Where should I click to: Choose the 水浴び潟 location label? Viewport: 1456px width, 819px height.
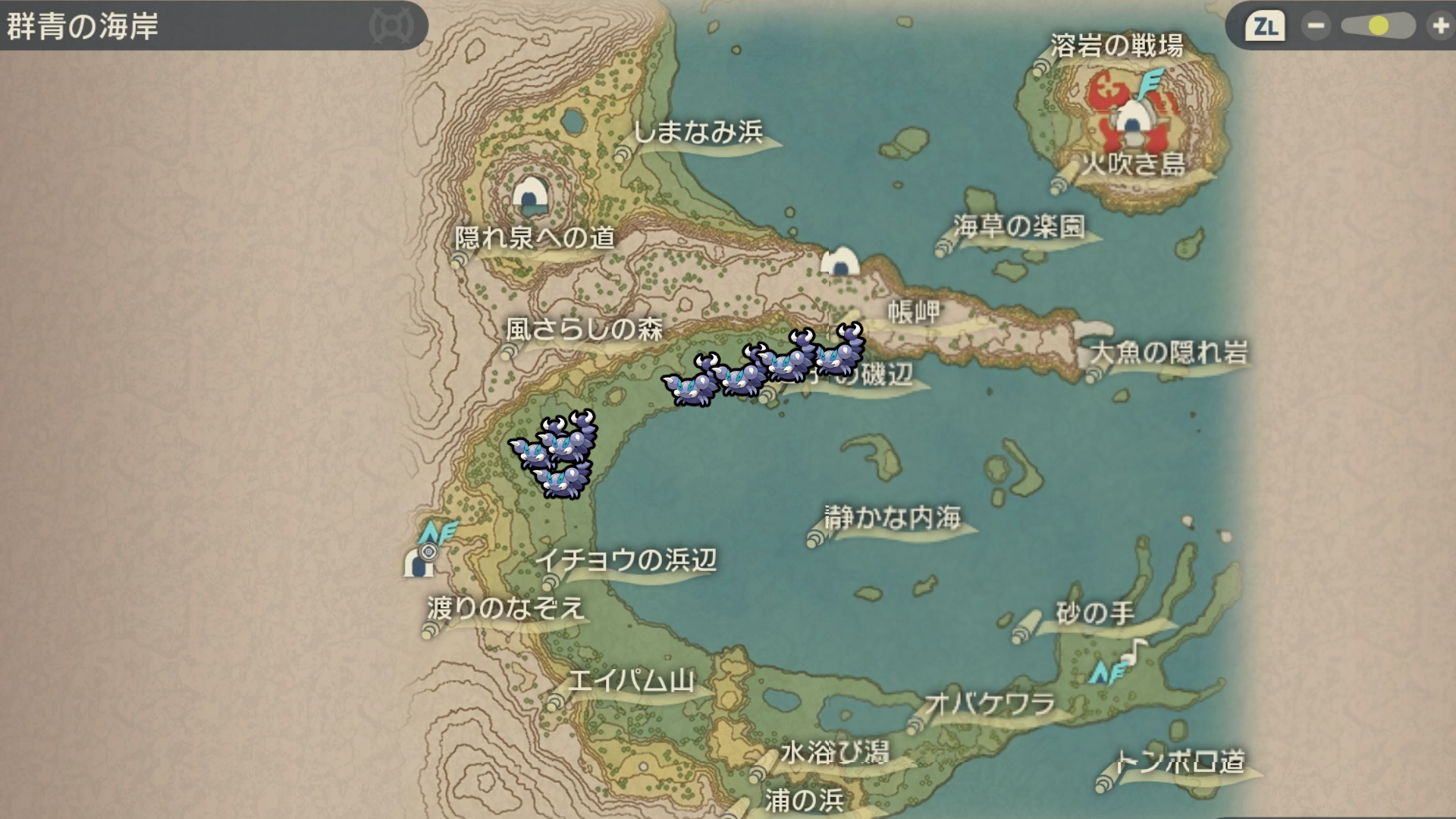(x=834, y=753)
